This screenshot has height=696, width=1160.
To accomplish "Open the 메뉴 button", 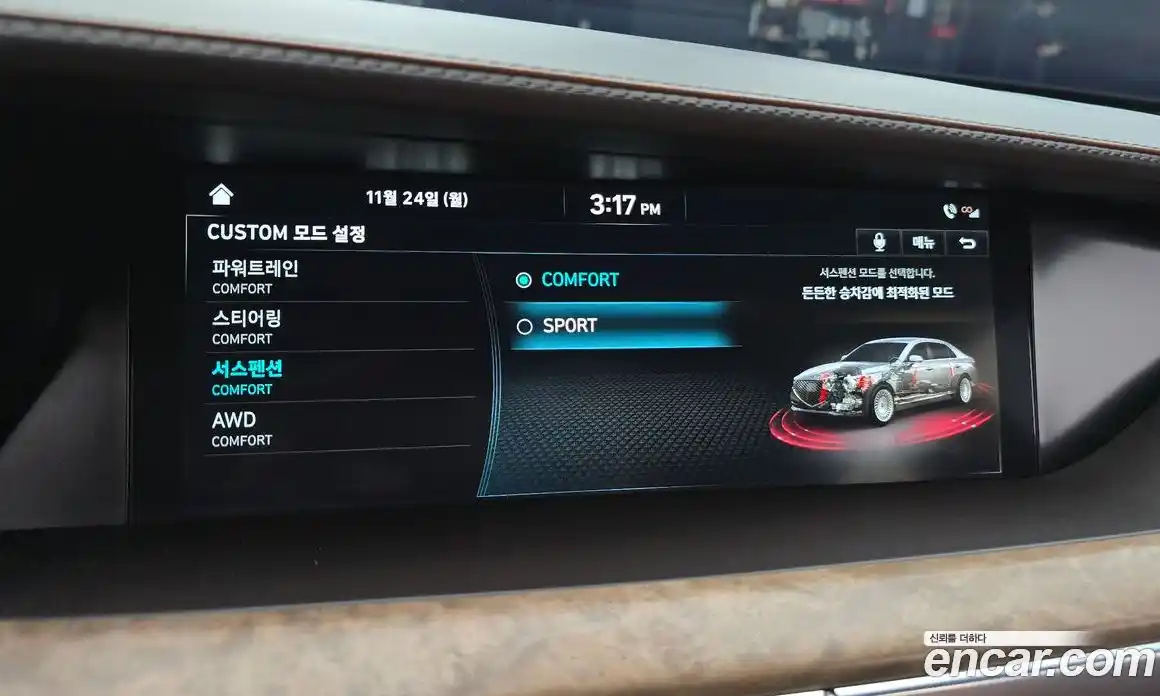I will [x=923, y=242].
